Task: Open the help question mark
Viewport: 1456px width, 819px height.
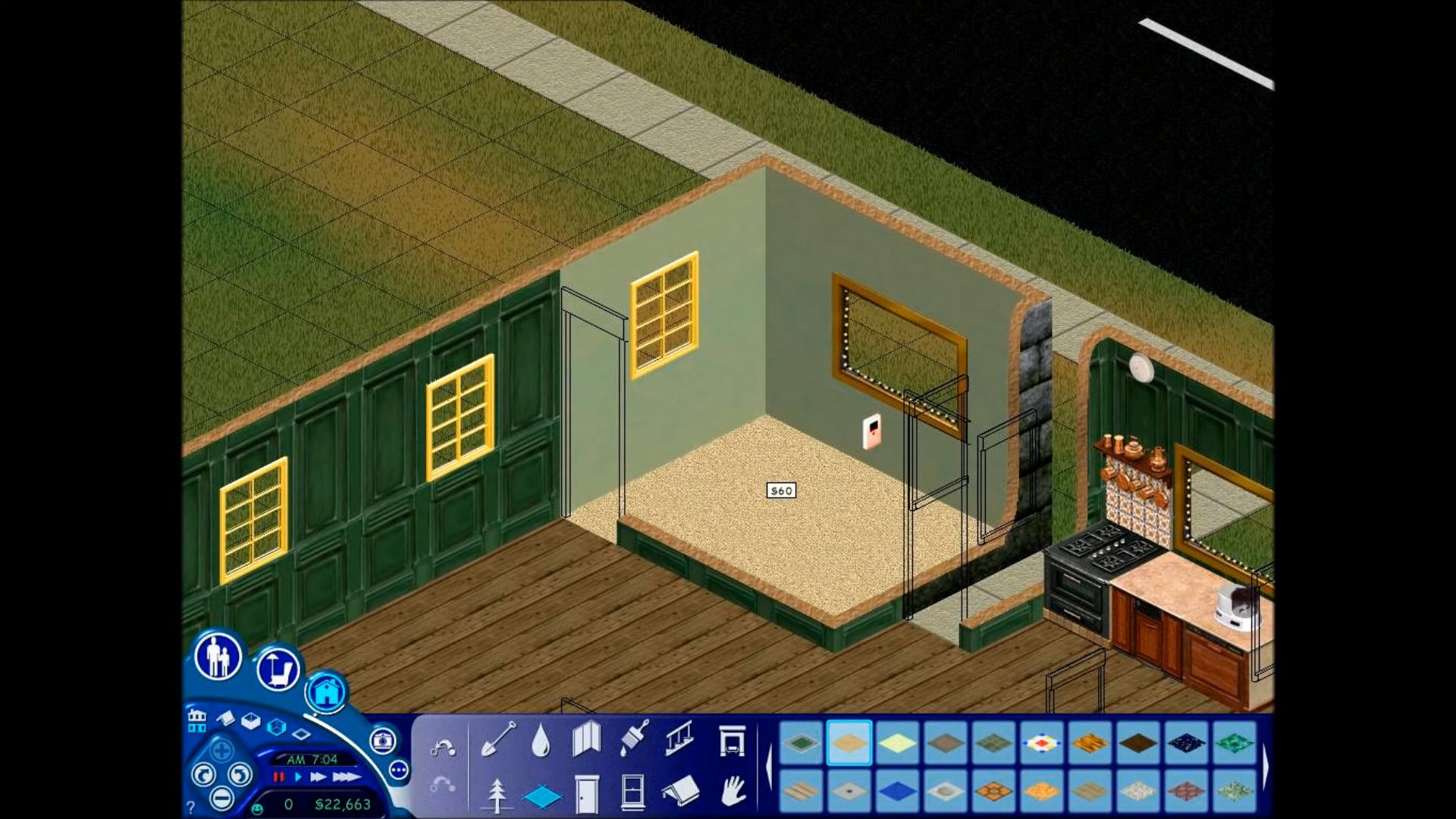Action: tap(191, 808)
